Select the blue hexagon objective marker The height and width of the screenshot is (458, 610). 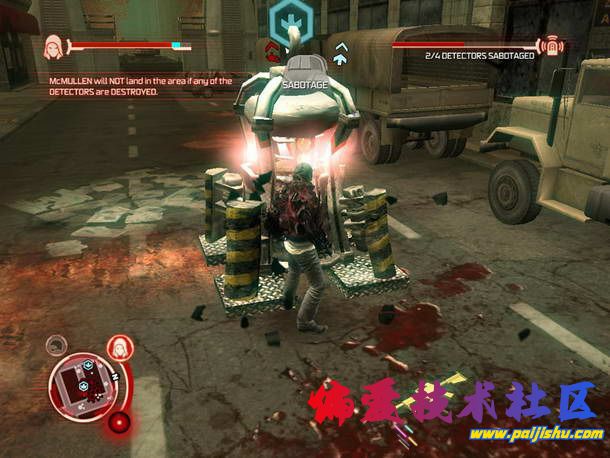coord(291,17)
